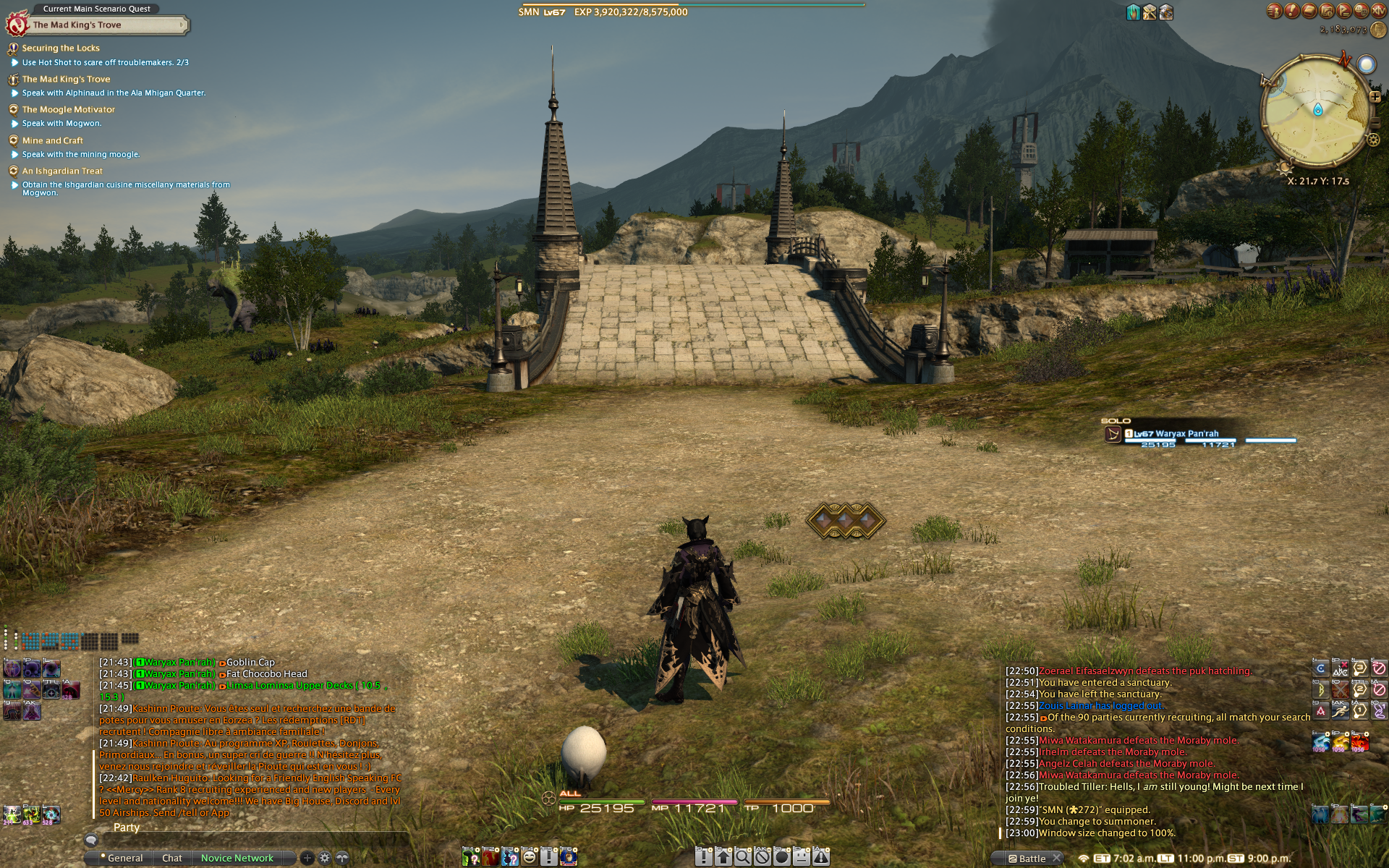Open the XIV system menu icon
The image size is (1389, 868).
[x=1378, y=10]
